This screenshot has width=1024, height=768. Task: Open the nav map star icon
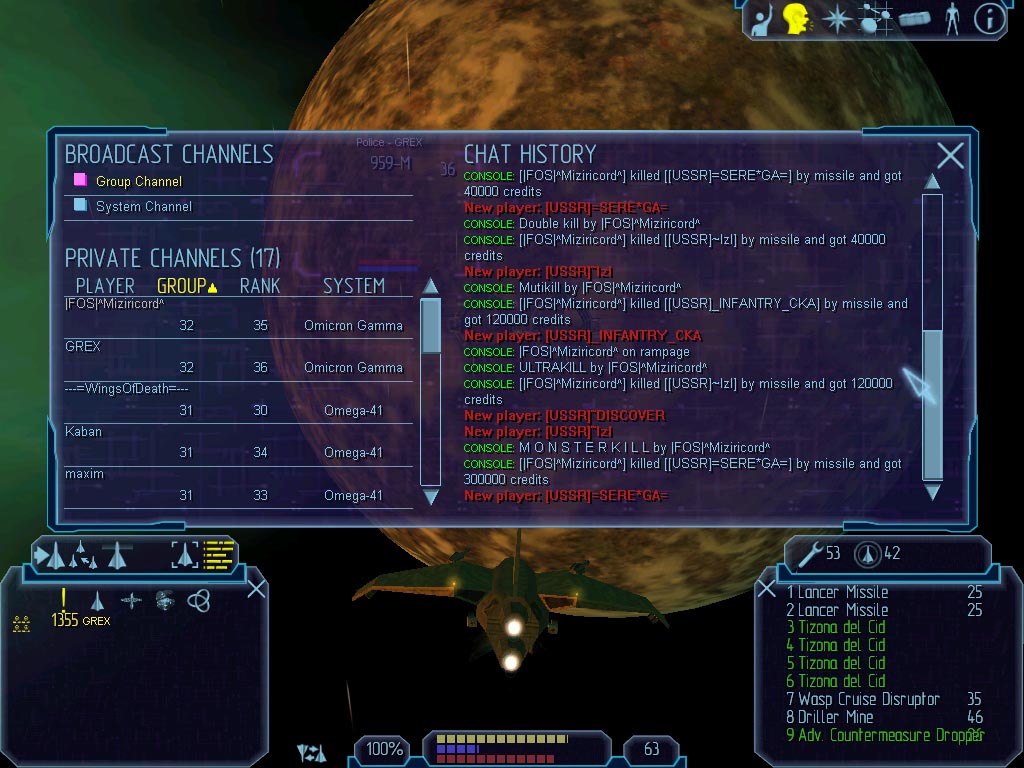(836, 19)
